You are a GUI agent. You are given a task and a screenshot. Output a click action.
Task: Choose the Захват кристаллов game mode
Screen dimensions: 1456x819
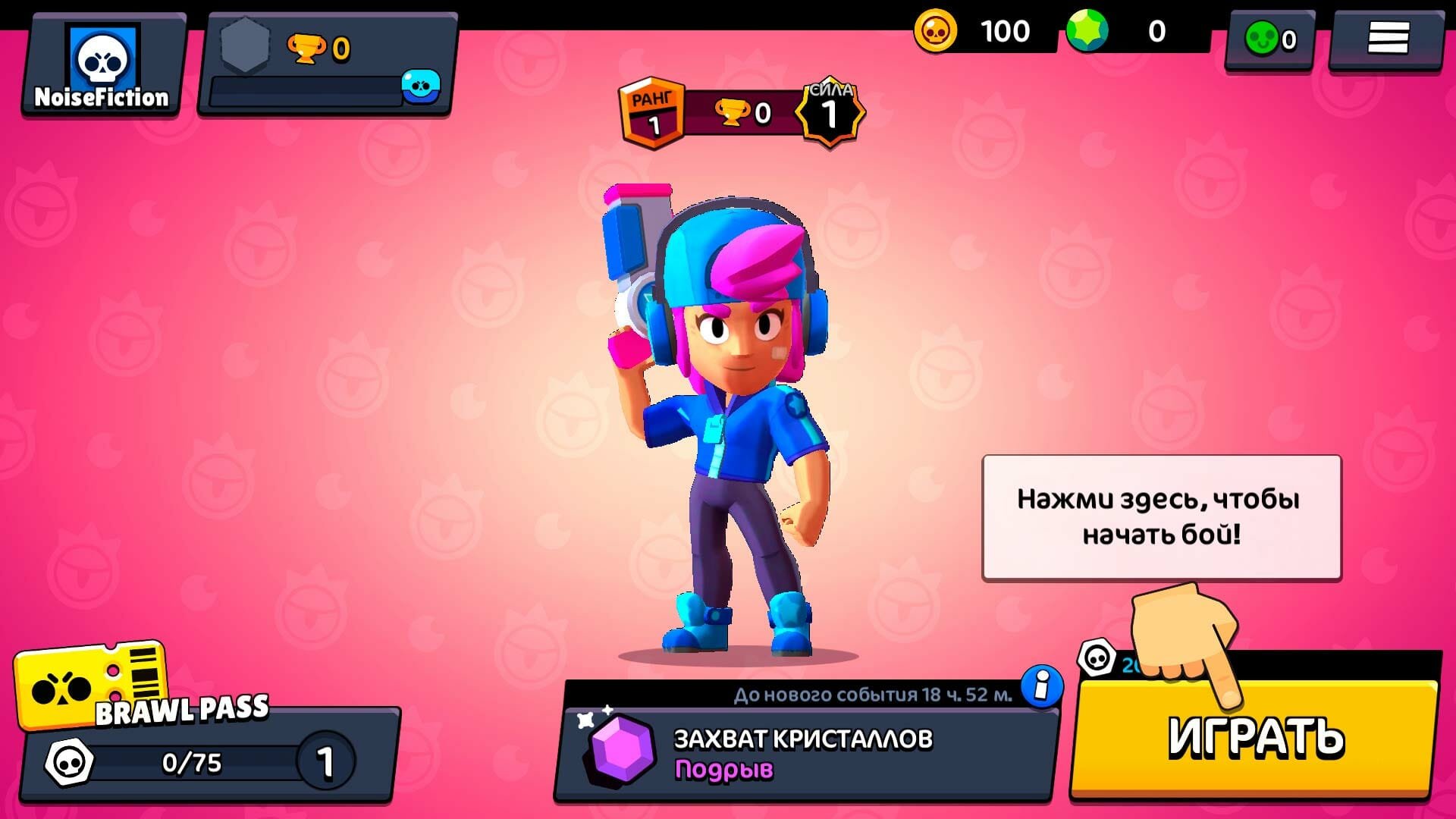pos(804,752)
